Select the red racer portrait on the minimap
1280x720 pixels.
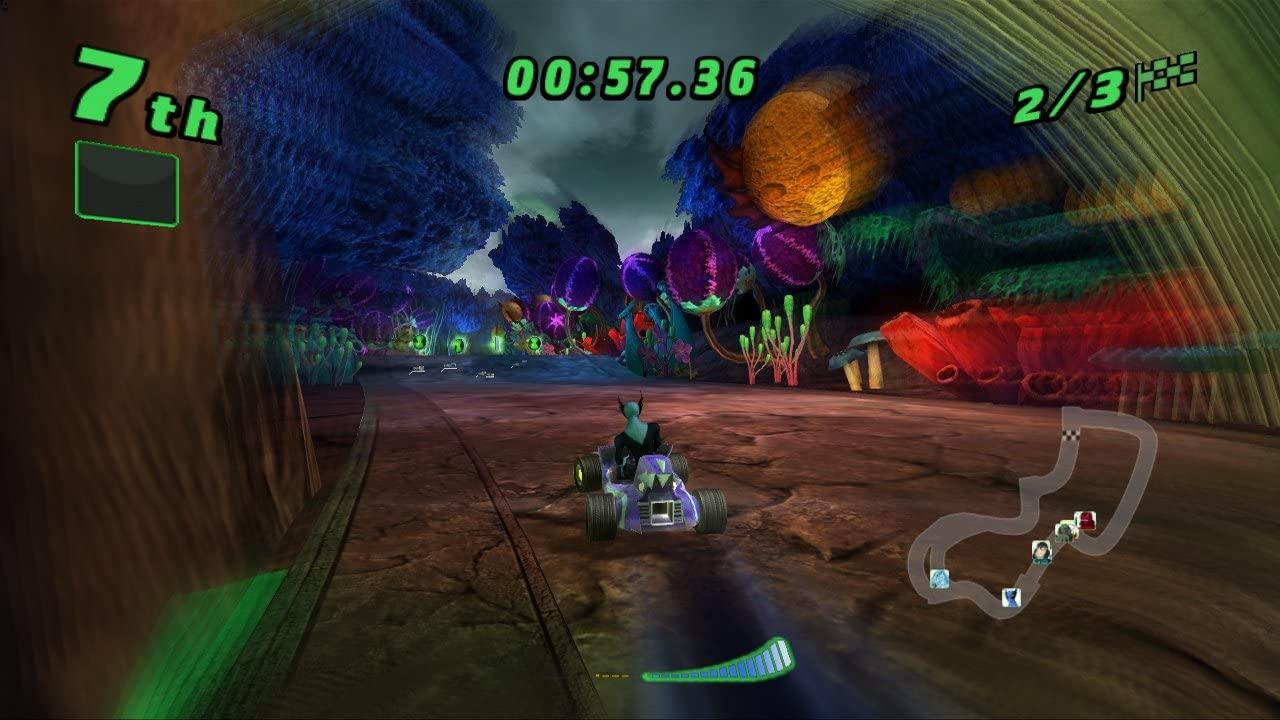point(1086,519)
